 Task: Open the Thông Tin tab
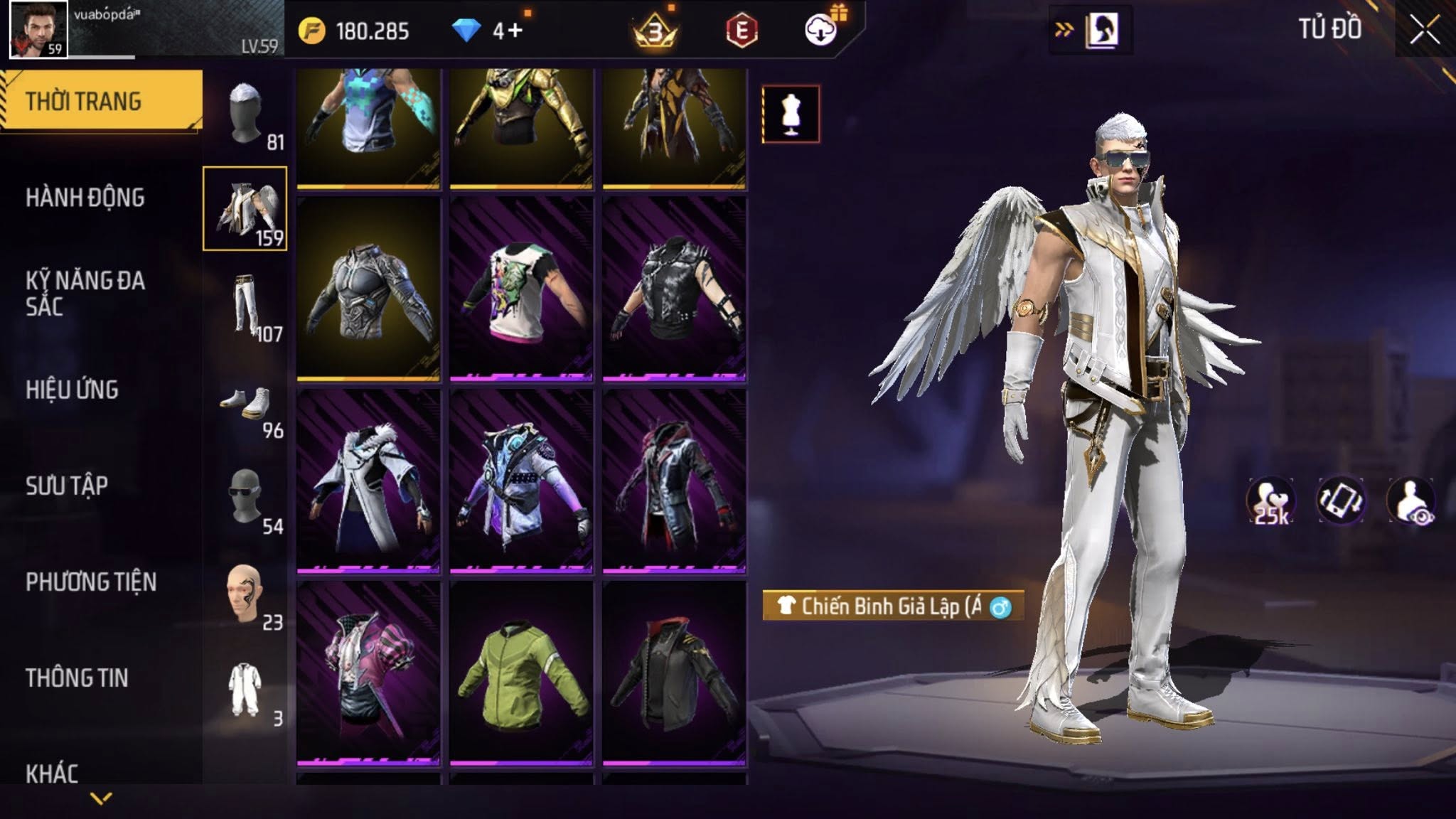coord(77,678)
